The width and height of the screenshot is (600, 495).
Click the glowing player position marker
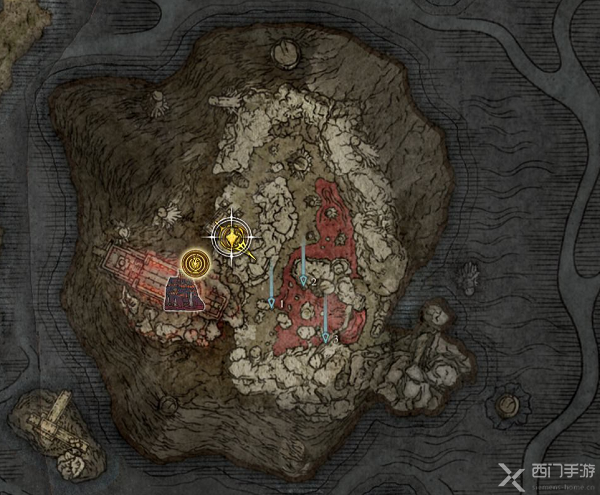click(x=233, y=237)
